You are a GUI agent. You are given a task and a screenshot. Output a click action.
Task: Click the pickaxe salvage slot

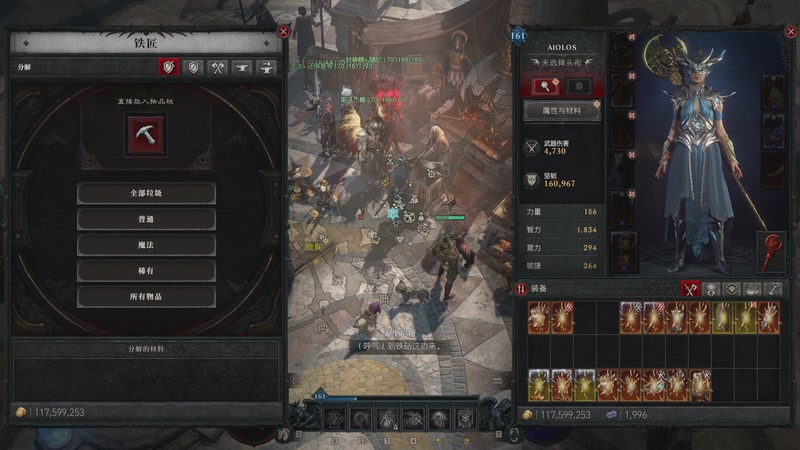[144, 134]
